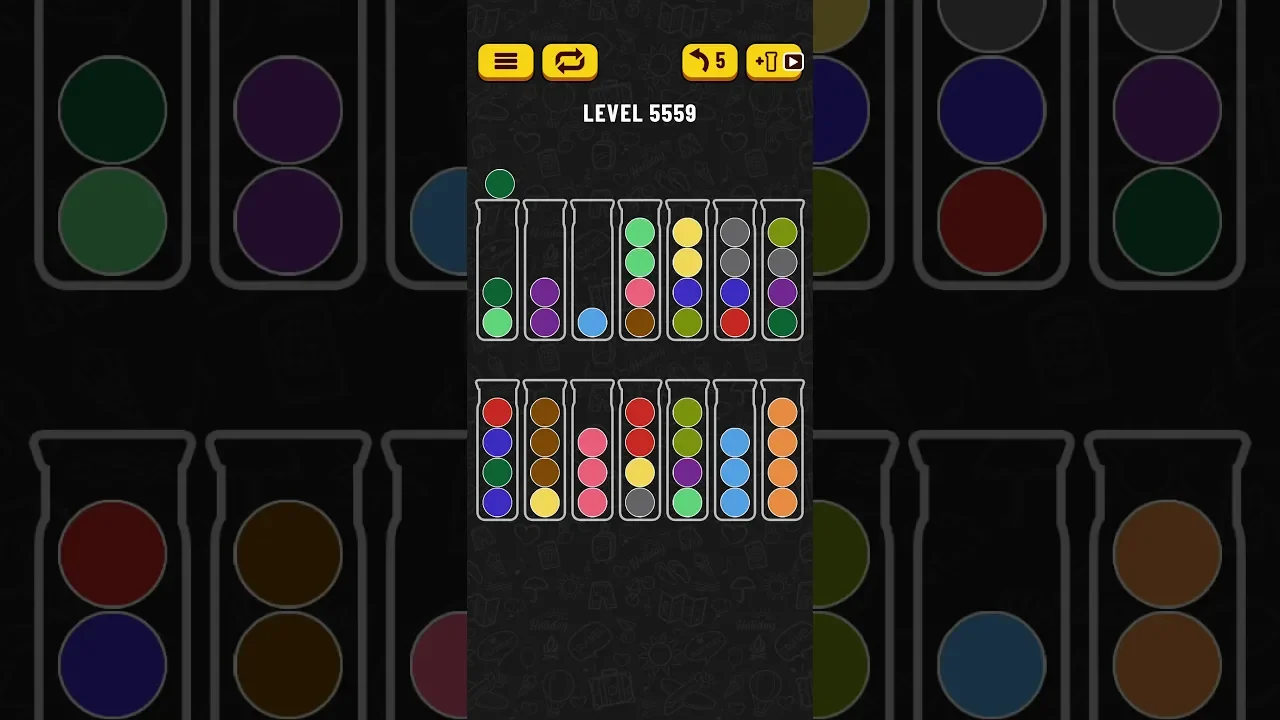Select the tube topped with two red balls
Image resolution: width=1280 pixels, height=720 pixels.
click(x=640, y=452)
